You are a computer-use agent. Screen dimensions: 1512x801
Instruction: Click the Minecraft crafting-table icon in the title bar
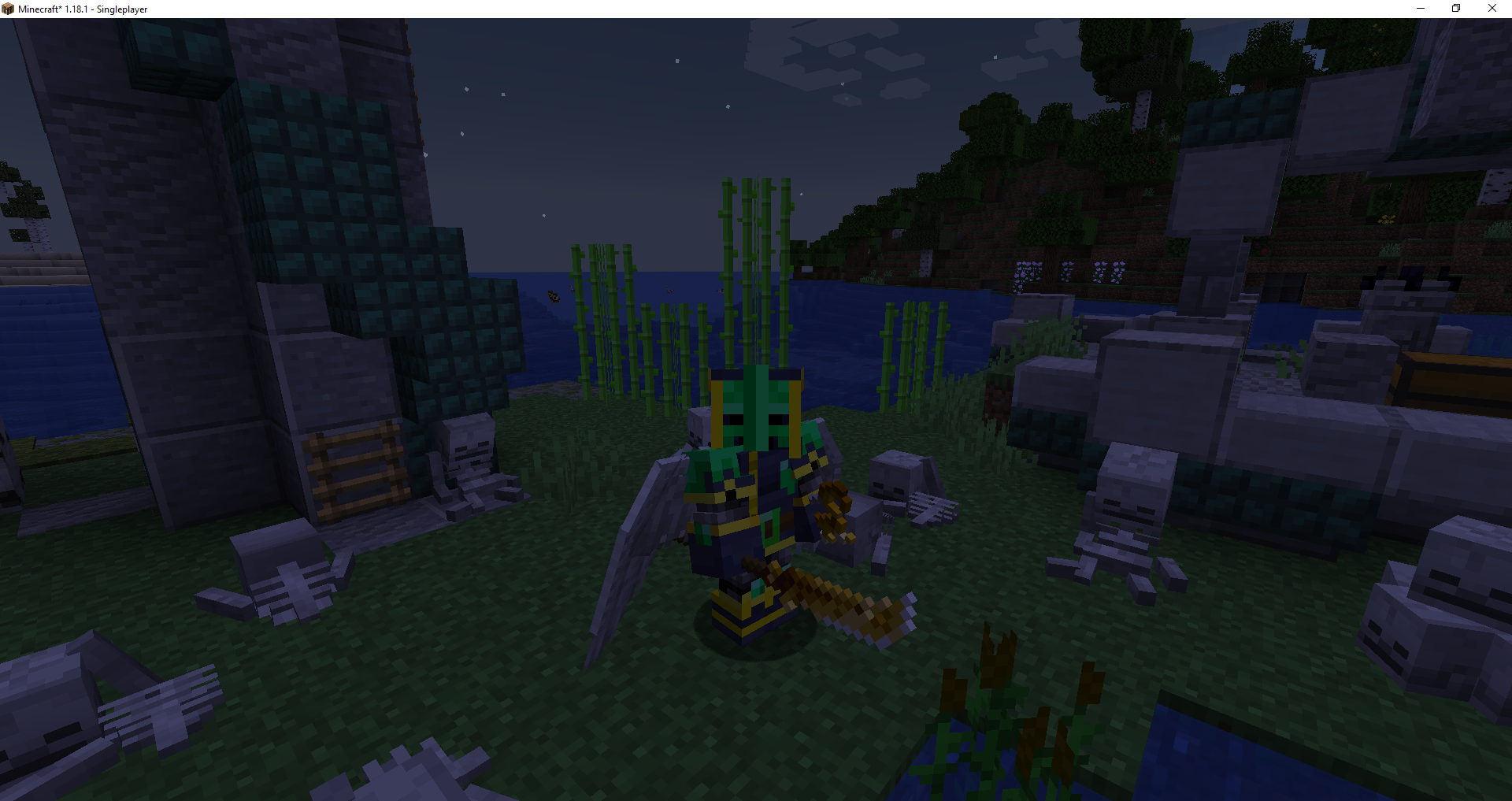8,9
